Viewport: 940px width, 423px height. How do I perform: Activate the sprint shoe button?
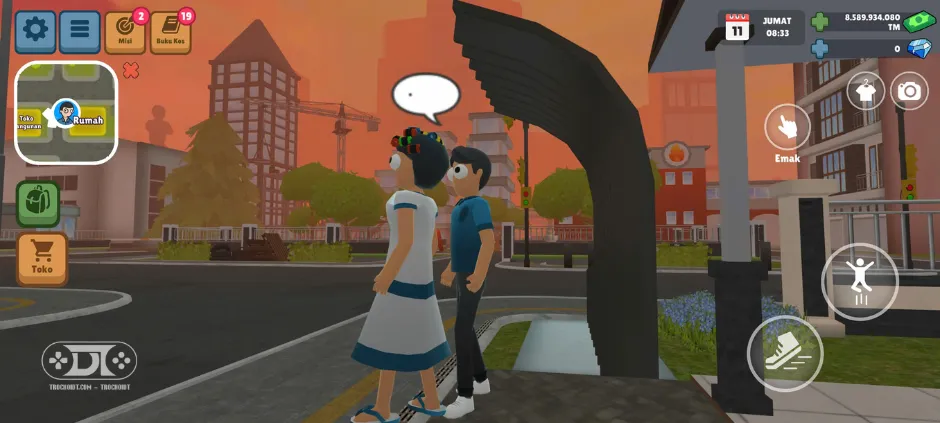[785, 353]
